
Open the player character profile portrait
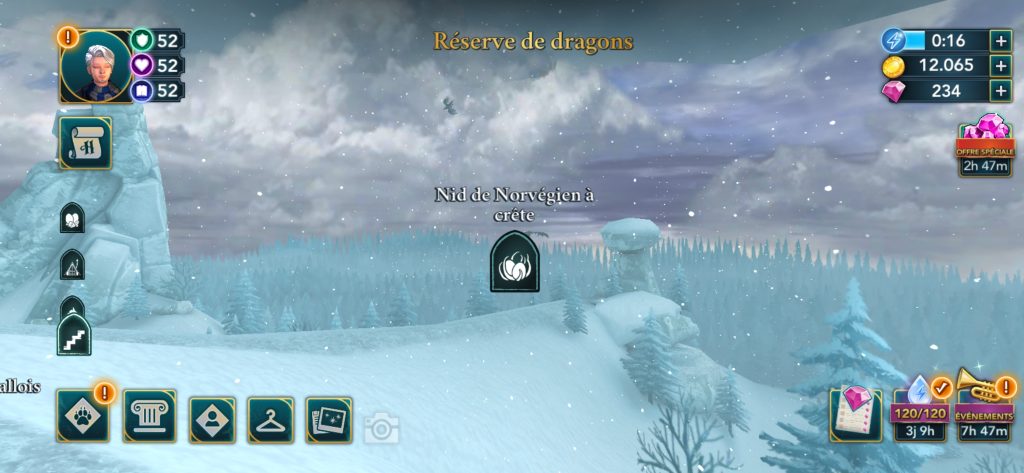96,67
